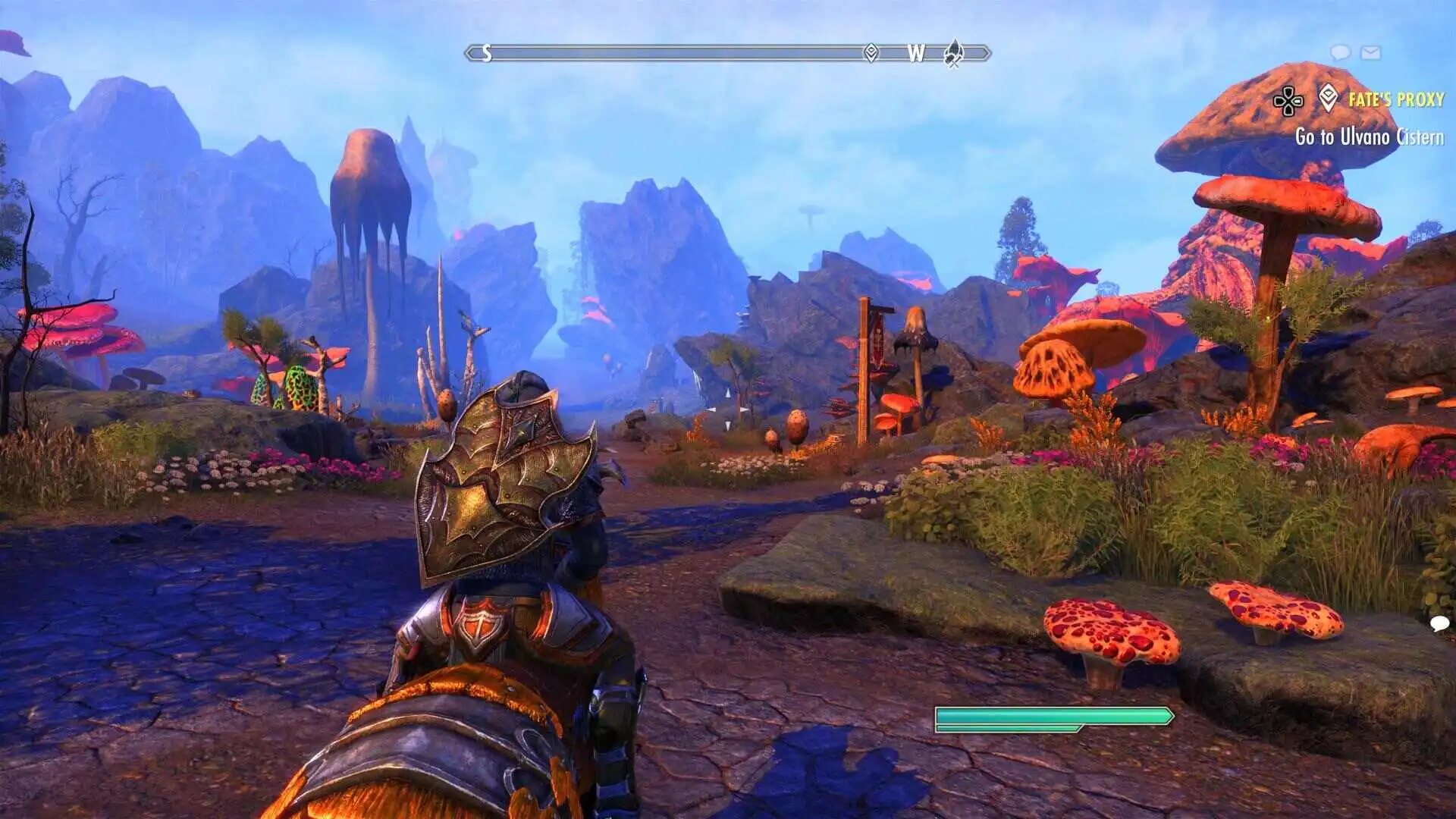Click the campfire marker on the compass
Image resolution: width=1456 pixels, height=819 pixels.
coord(954,53)
